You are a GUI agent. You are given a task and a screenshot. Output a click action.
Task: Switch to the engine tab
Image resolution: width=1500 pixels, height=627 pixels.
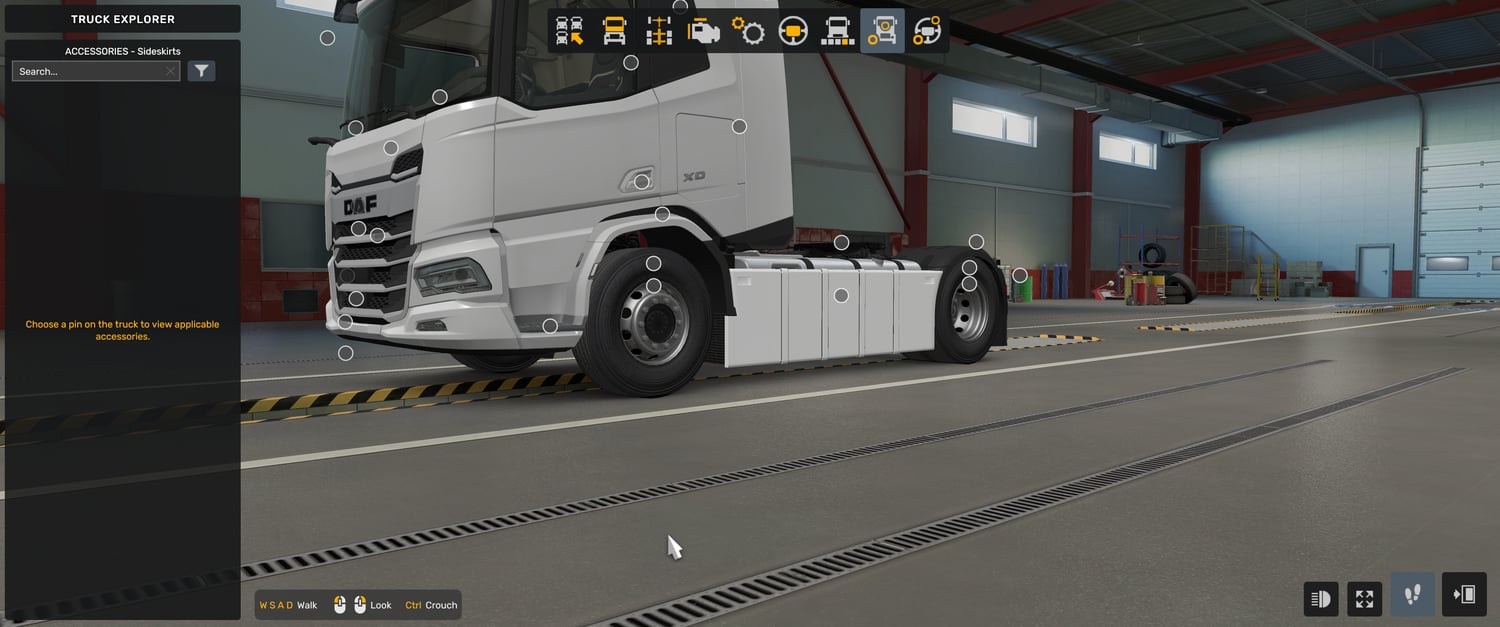[704, 31]
